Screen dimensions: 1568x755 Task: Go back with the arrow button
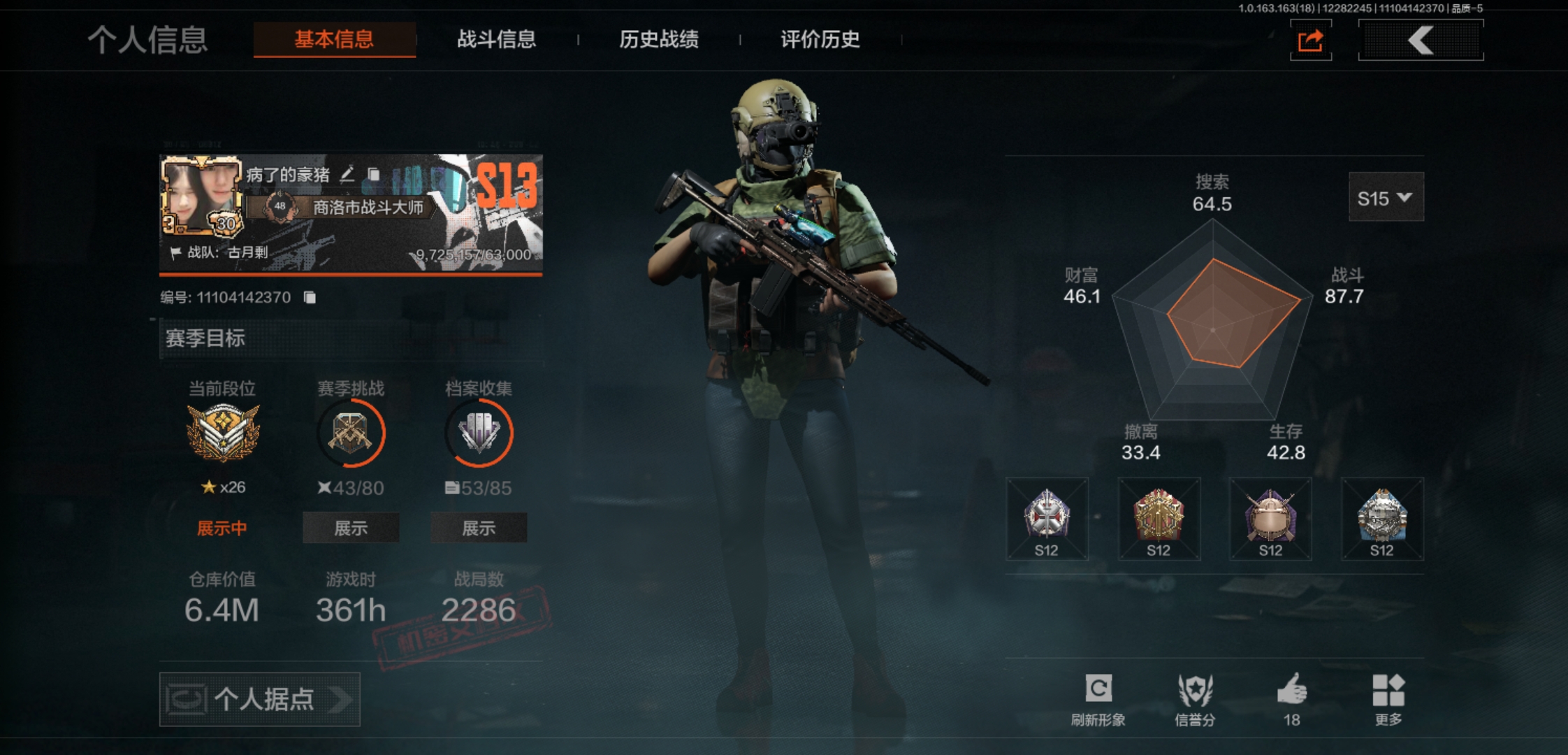(x=1421, y=40)
